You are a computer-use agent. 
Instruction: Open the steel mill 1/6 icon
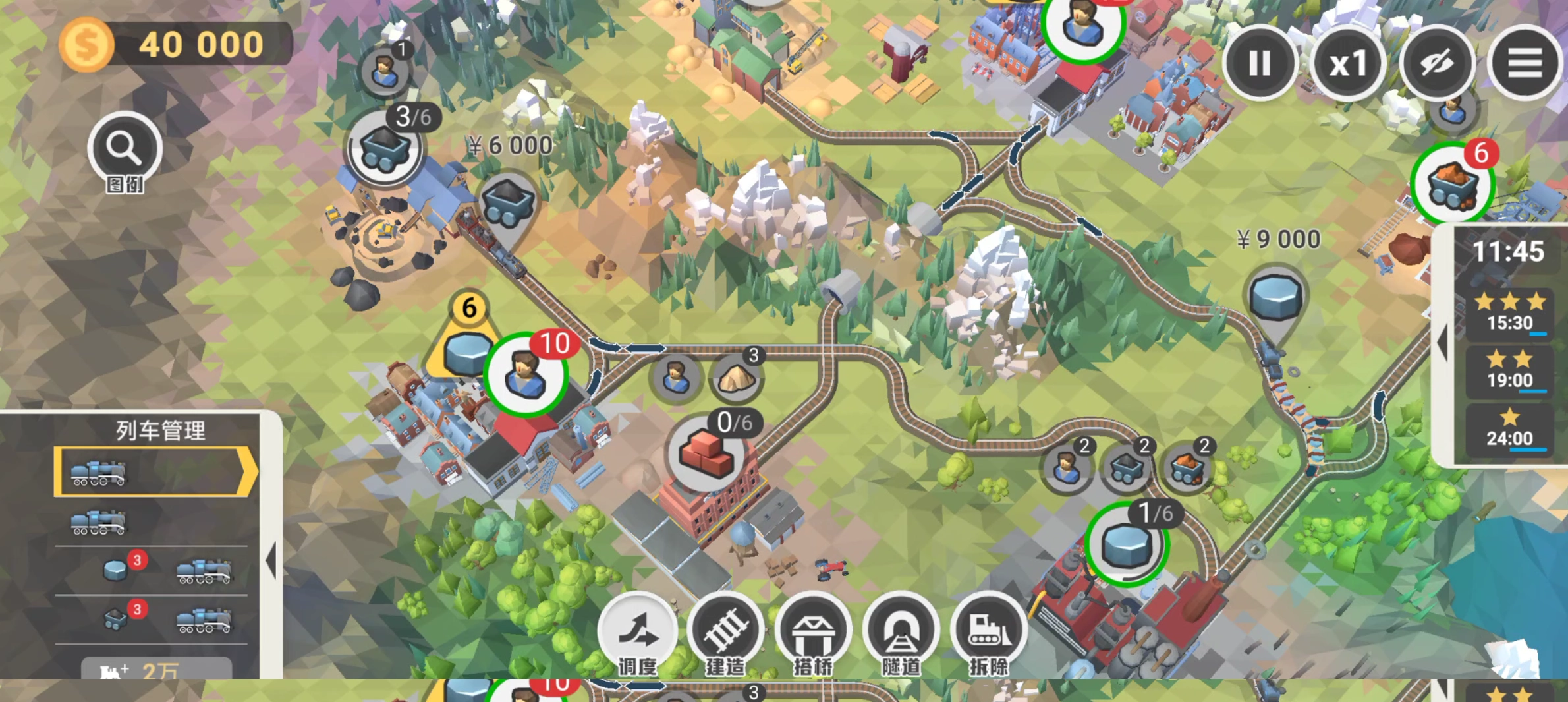(x=1127, y=544)
